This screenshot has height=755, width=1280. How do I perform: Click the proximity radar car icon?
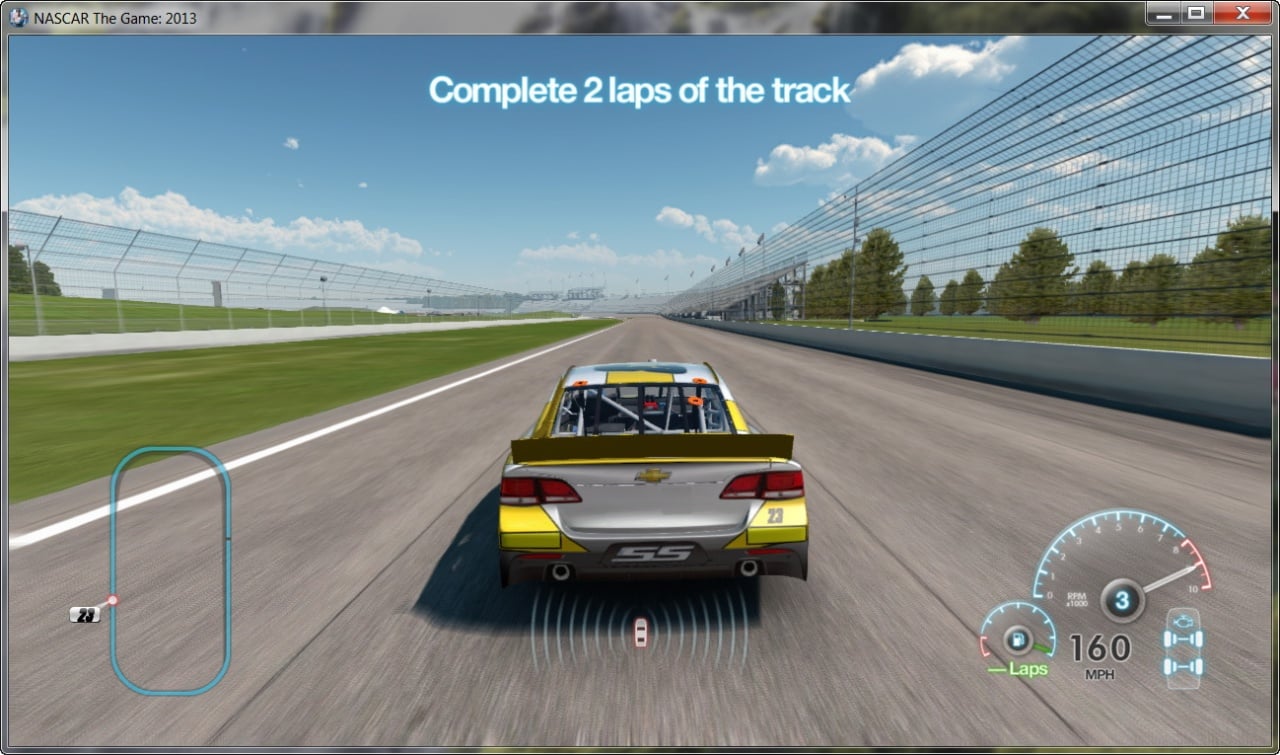point(640,632)
